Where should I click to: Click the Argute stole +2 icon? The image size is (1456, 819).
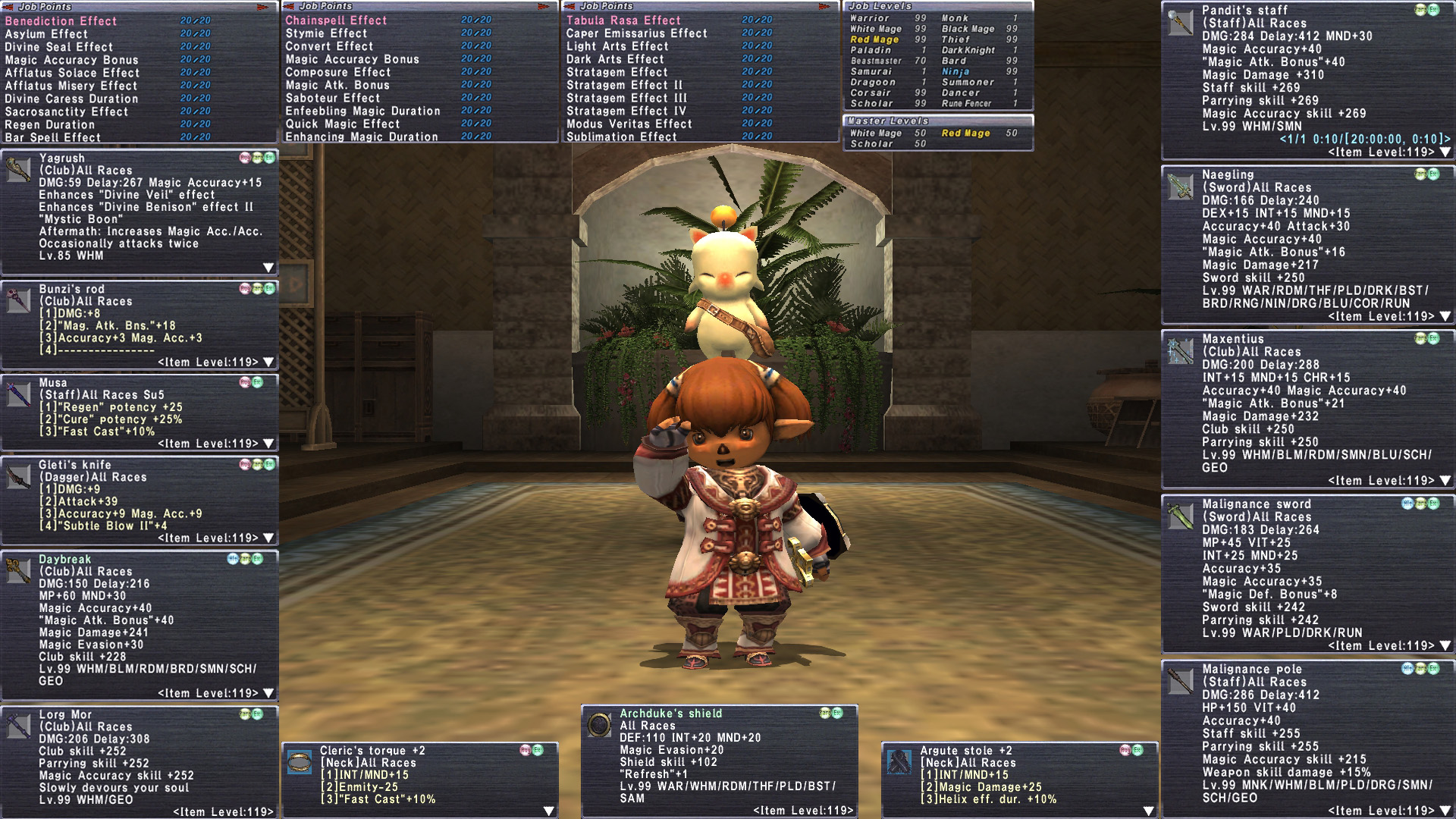(899, 762)
